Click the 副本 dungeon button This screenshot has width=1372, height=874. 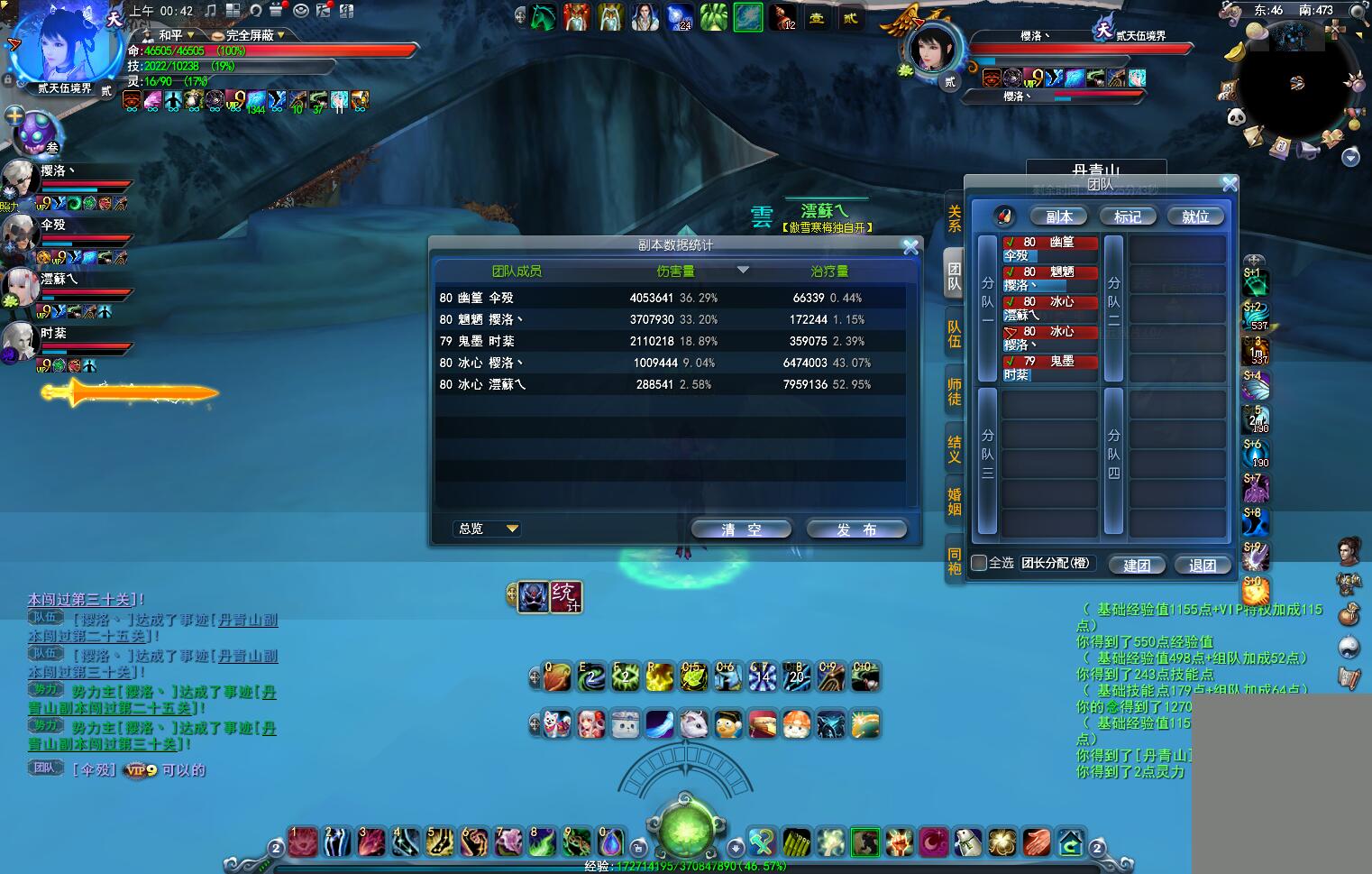click(x=1059, y=216)
